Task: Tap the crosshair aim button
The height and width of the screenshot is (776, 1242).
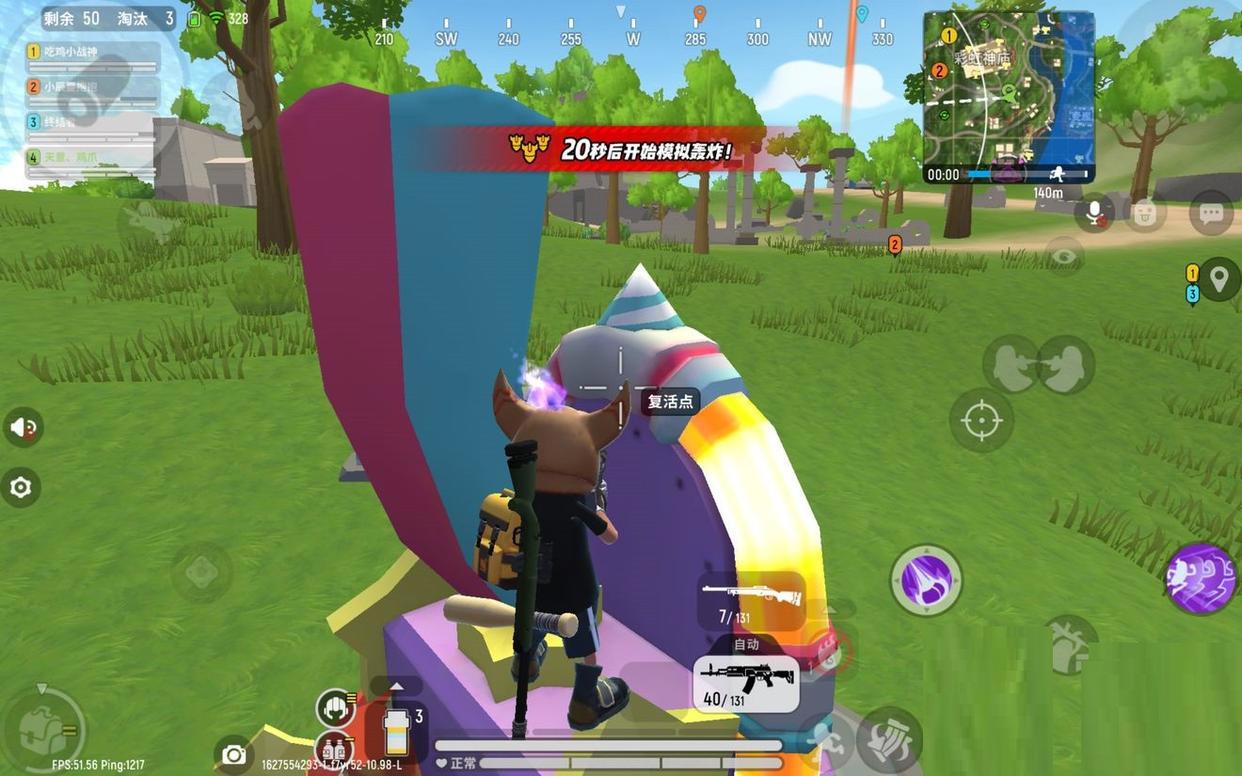Action: tap(981, 421)
